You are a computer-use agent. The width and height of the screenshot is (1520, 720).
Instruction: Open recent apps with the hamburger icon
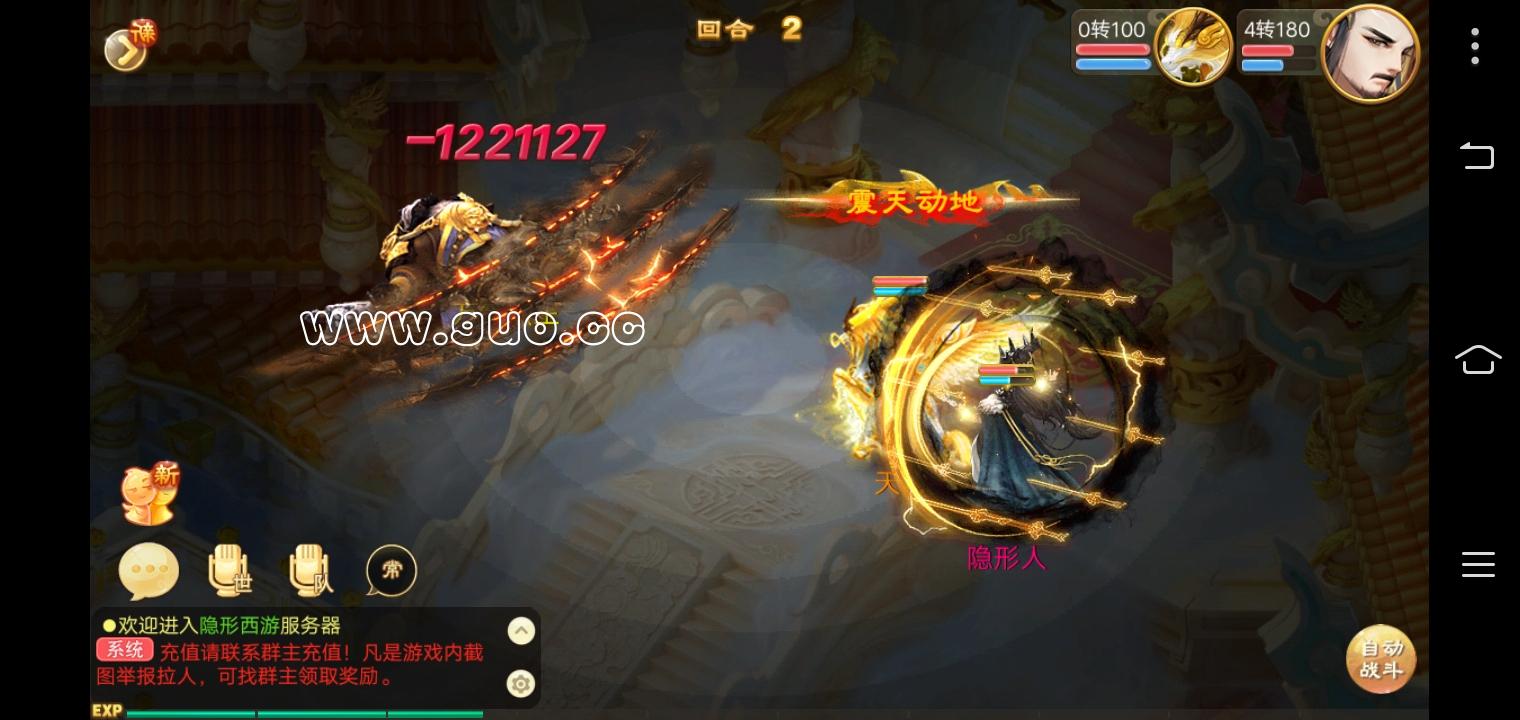(x=1478, y=565)
